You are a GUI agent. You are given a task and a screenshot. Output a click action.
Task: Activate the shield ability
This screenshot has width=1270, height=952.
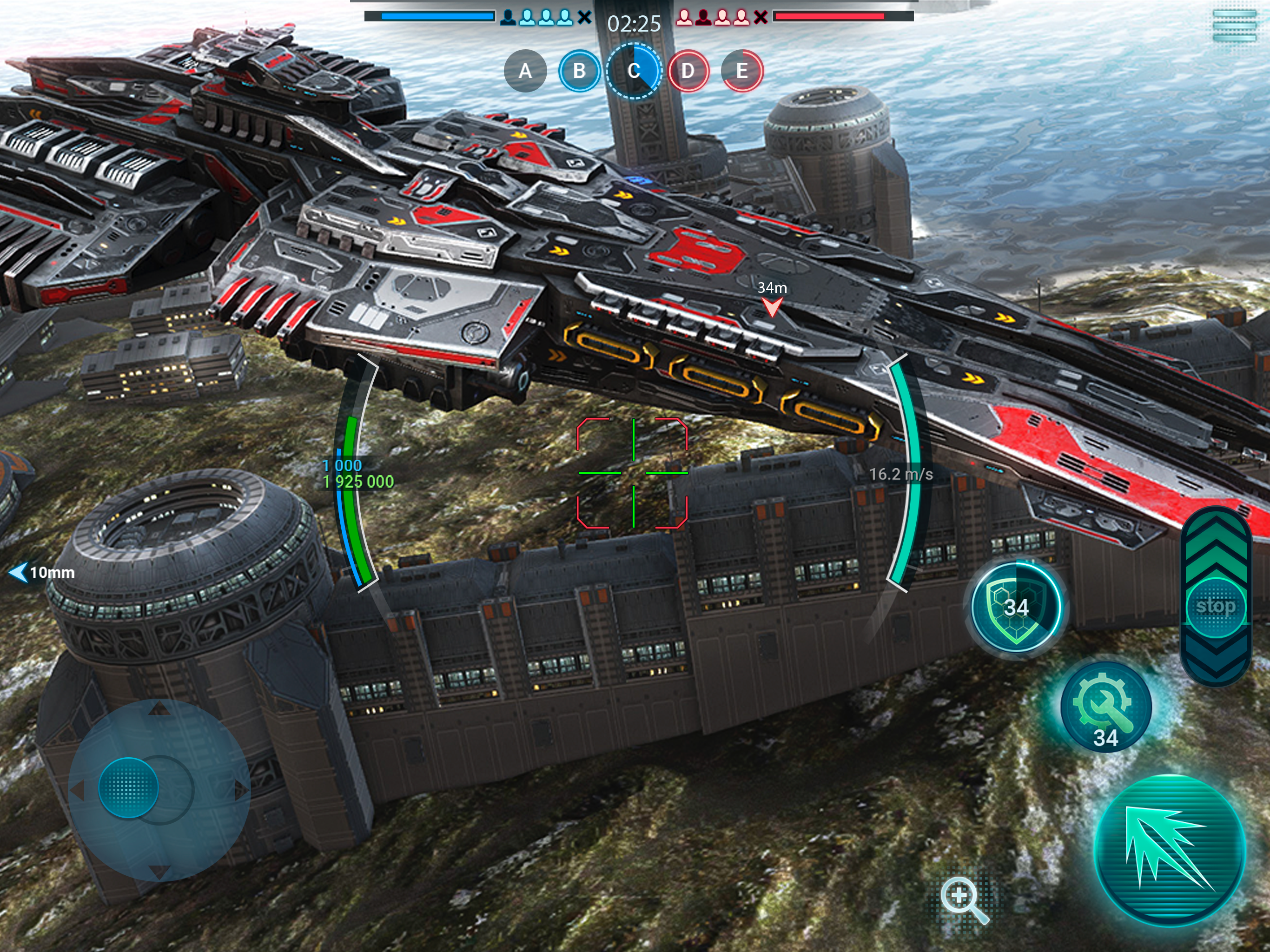pyautogui.click(x=1016, y=608)
